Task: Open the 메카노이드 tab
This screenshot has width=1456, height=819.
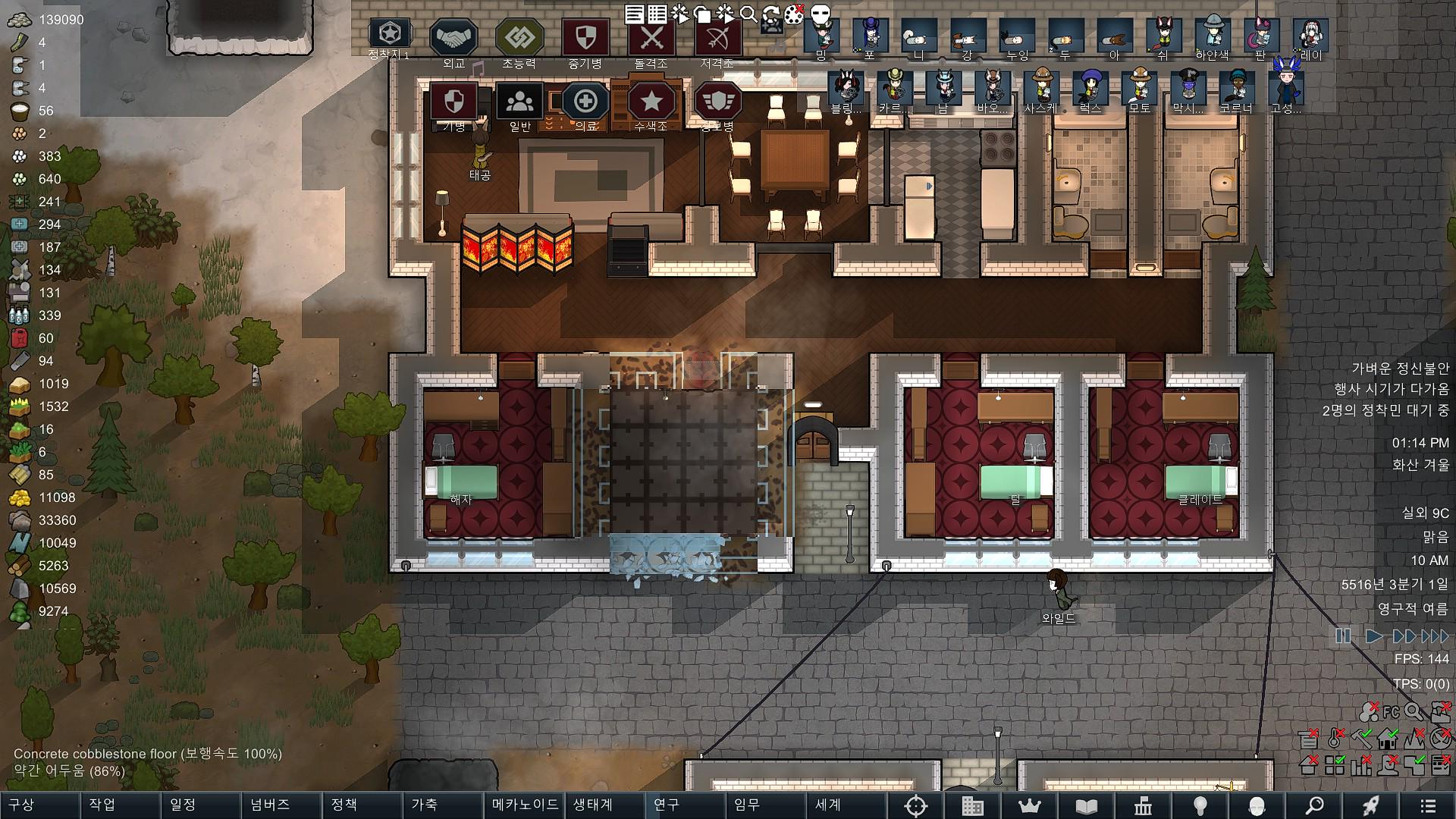Action: (525, 805)
